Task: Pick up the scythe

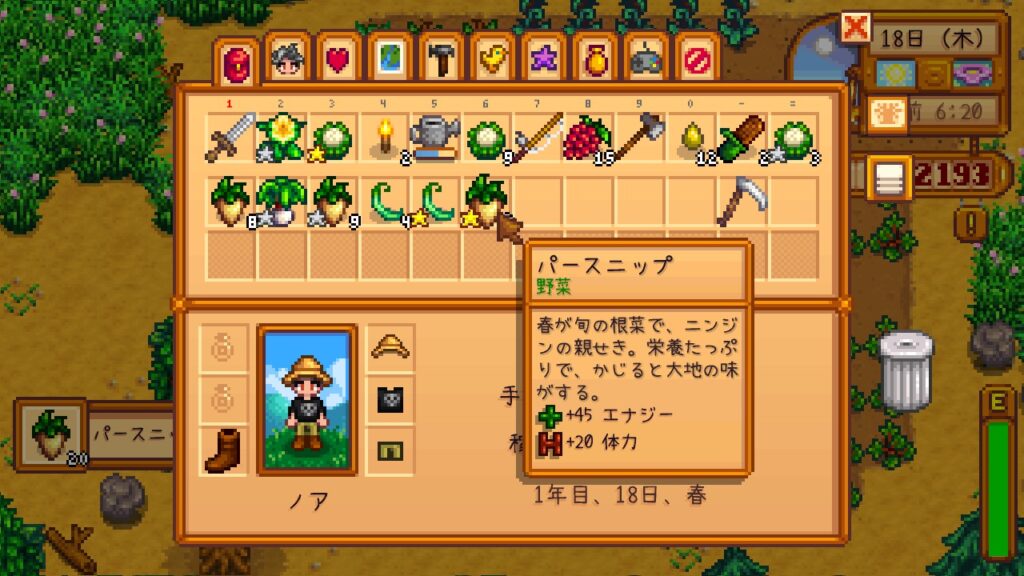Action: [743, 200]
